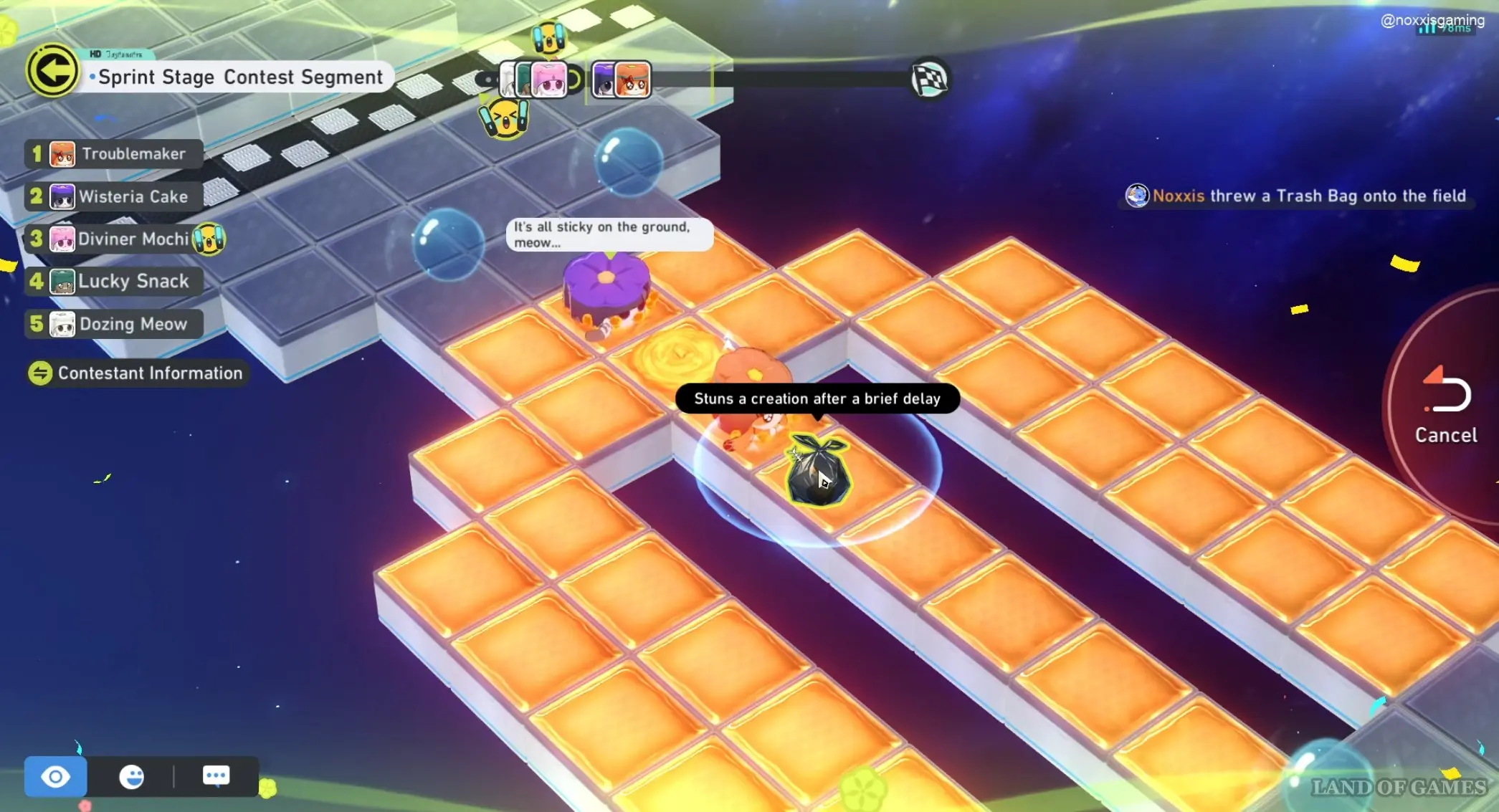1499x812 pixels.
Task: Choose Diviner Mochi's ranking row
Action: click(x=115, y=239)
